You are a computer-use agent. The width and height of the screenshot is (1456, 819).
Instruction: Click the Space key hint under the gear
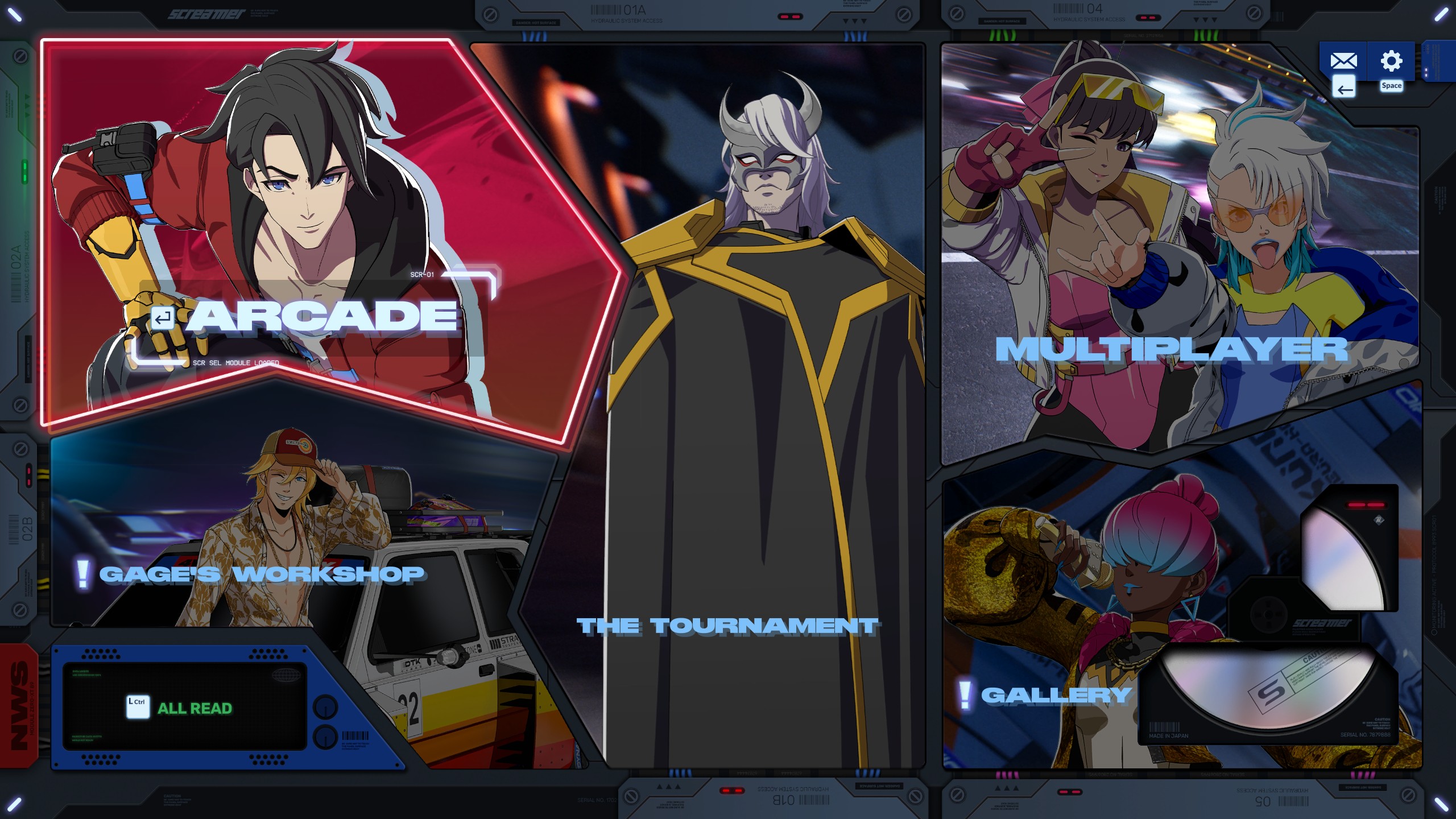(1392, 85)
